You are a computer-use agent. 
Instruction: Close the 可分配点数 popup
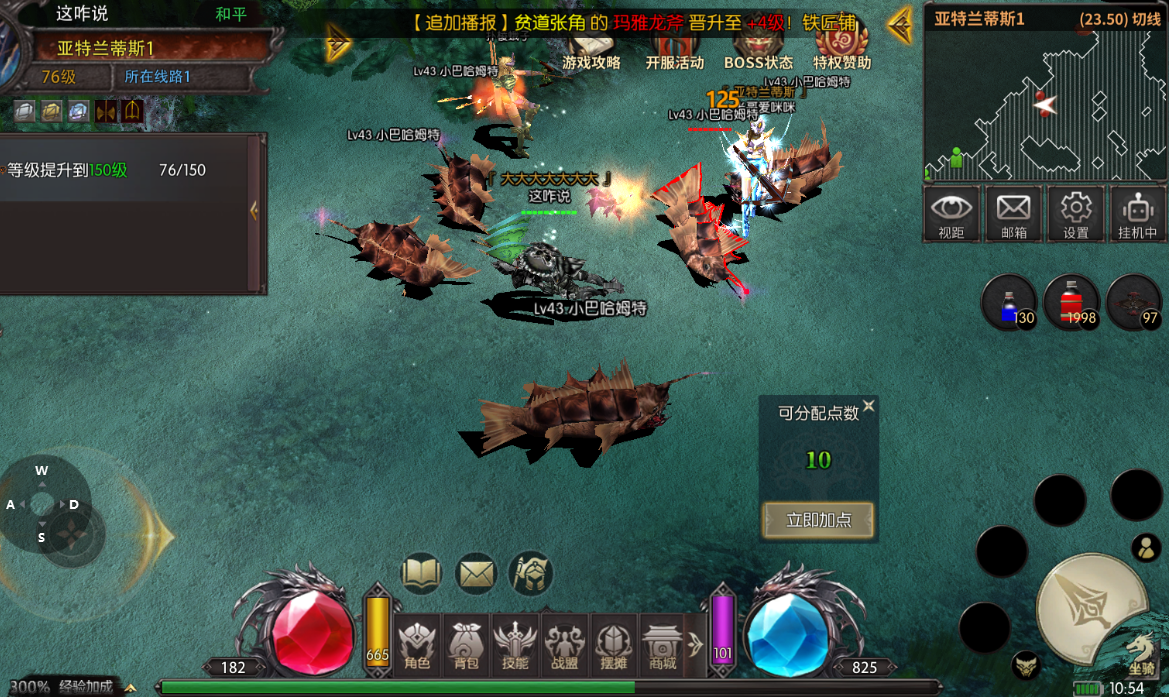(x=868, y=406)
